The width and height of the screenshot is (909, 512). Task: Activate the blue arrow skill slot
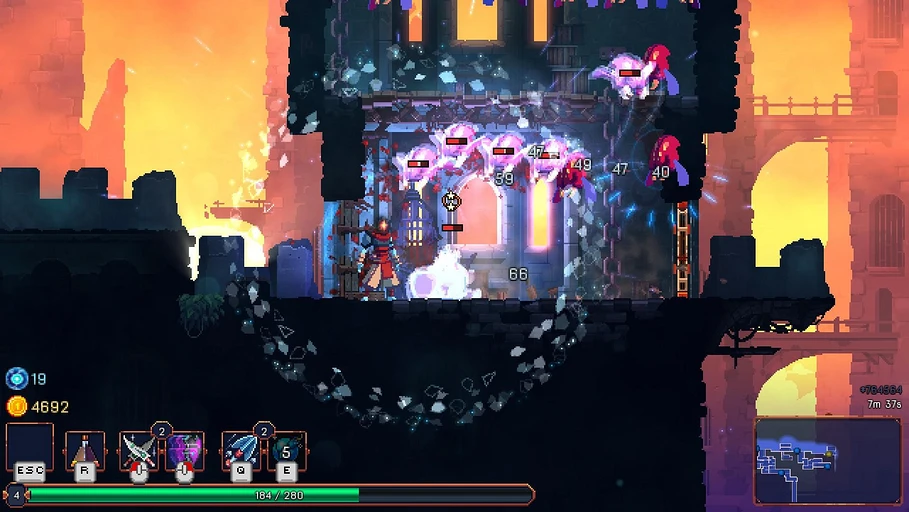(x=241, y=451)
